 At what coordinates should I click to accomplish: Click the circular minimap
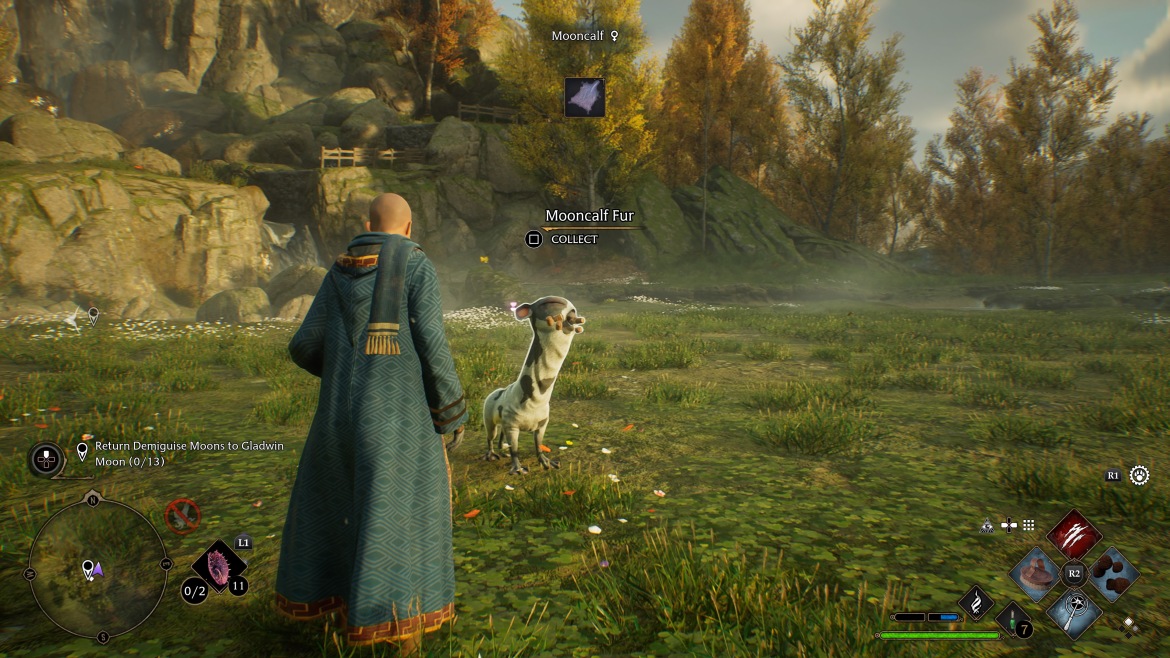(97, 567)
